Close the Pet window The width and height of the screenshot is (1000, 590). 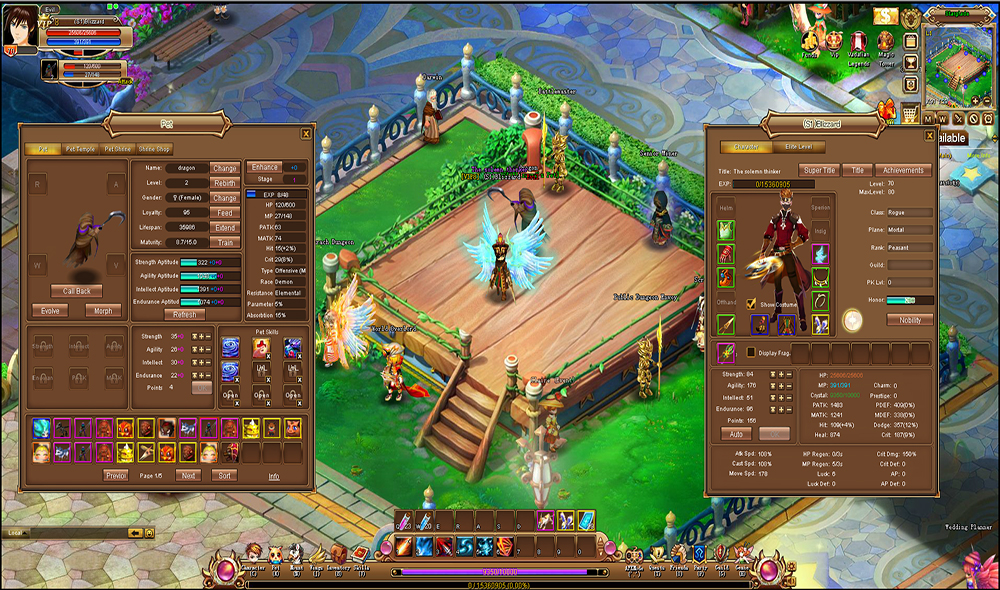click(306, 133)
